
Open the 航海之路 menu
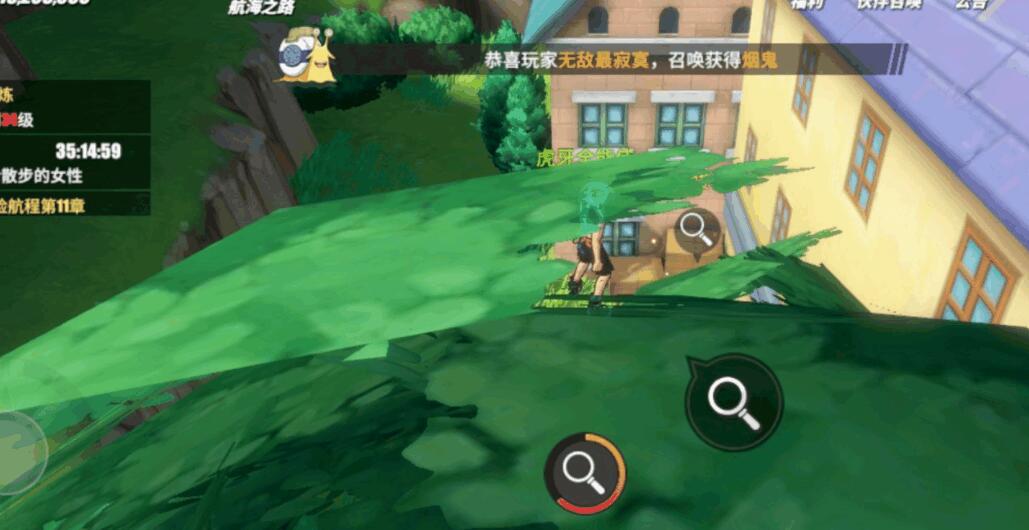coord(263,6)
